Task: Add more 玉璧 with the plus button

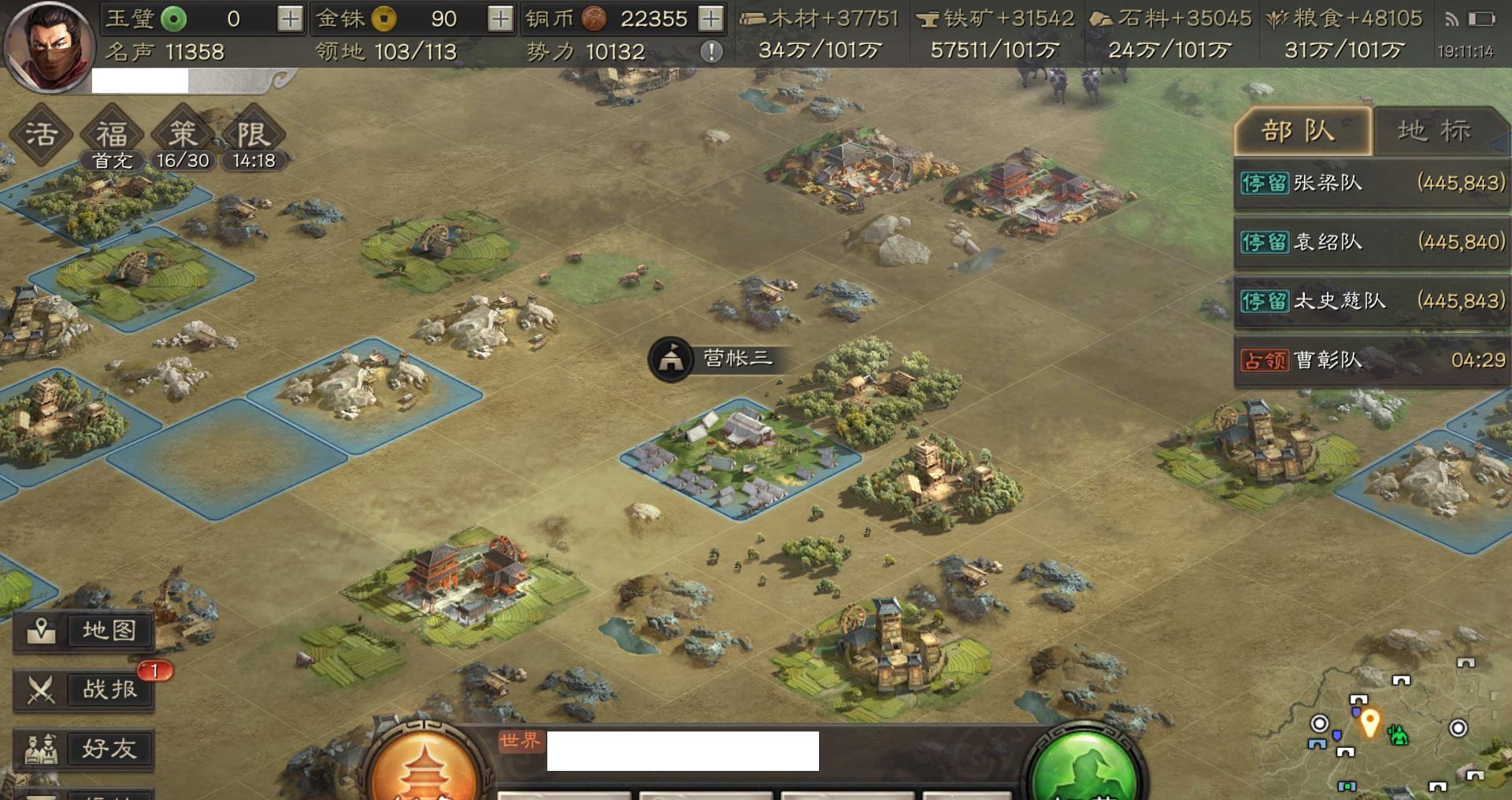Action: [290, 19]
